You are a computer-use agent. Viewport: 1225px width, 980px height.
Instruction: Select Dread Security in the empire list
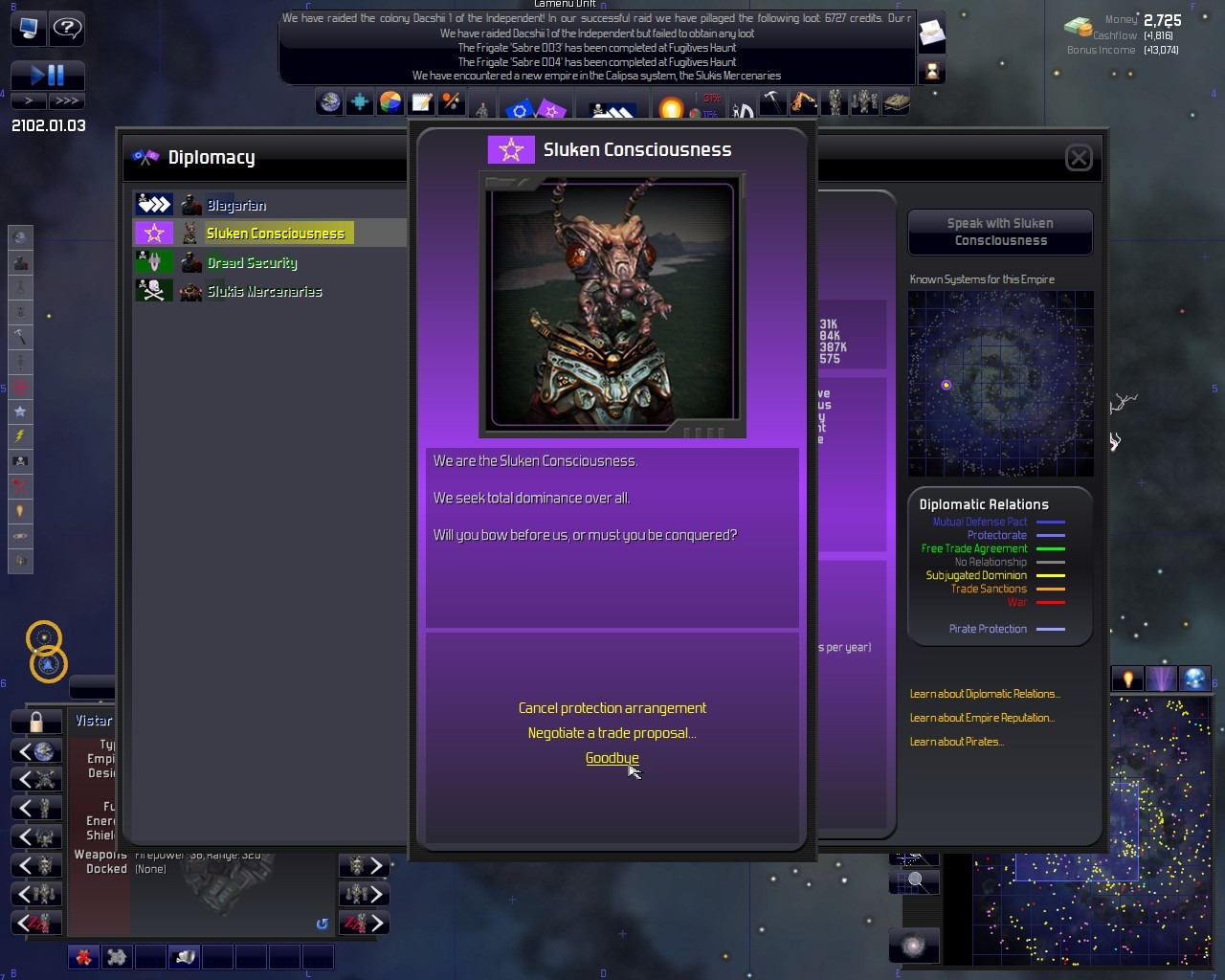pos(252,262)
